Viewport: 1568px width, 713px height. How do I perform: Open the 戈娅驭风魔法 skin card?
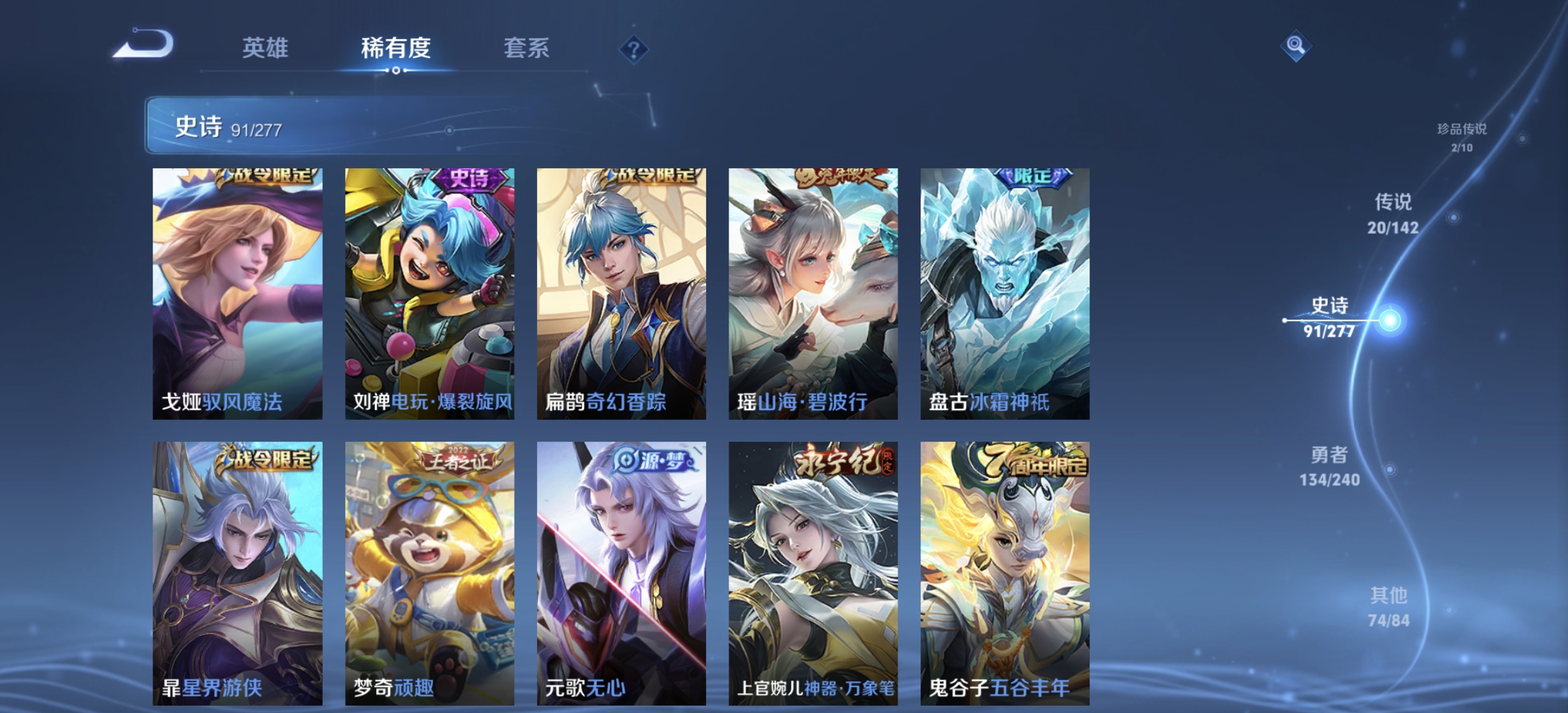pyautogui.click(x=237, y=293)
